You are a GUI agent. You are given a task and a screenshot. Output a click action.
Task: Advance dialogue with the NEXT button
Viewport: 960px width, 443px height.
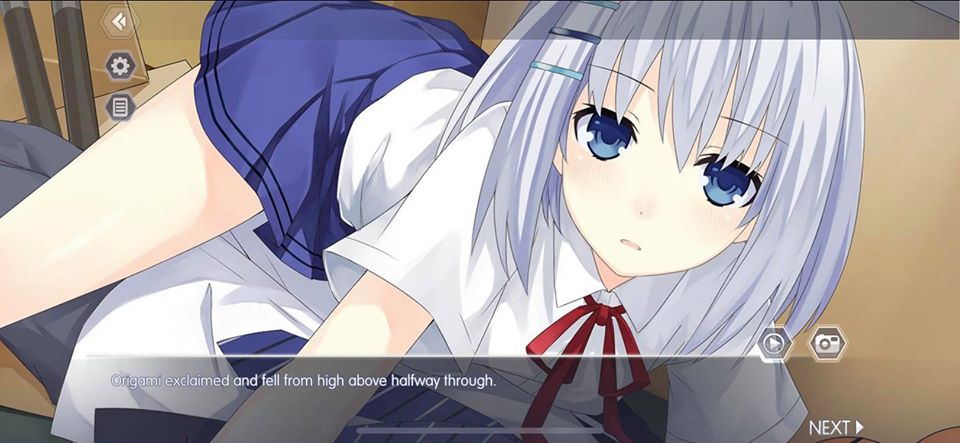coord(836,428)
